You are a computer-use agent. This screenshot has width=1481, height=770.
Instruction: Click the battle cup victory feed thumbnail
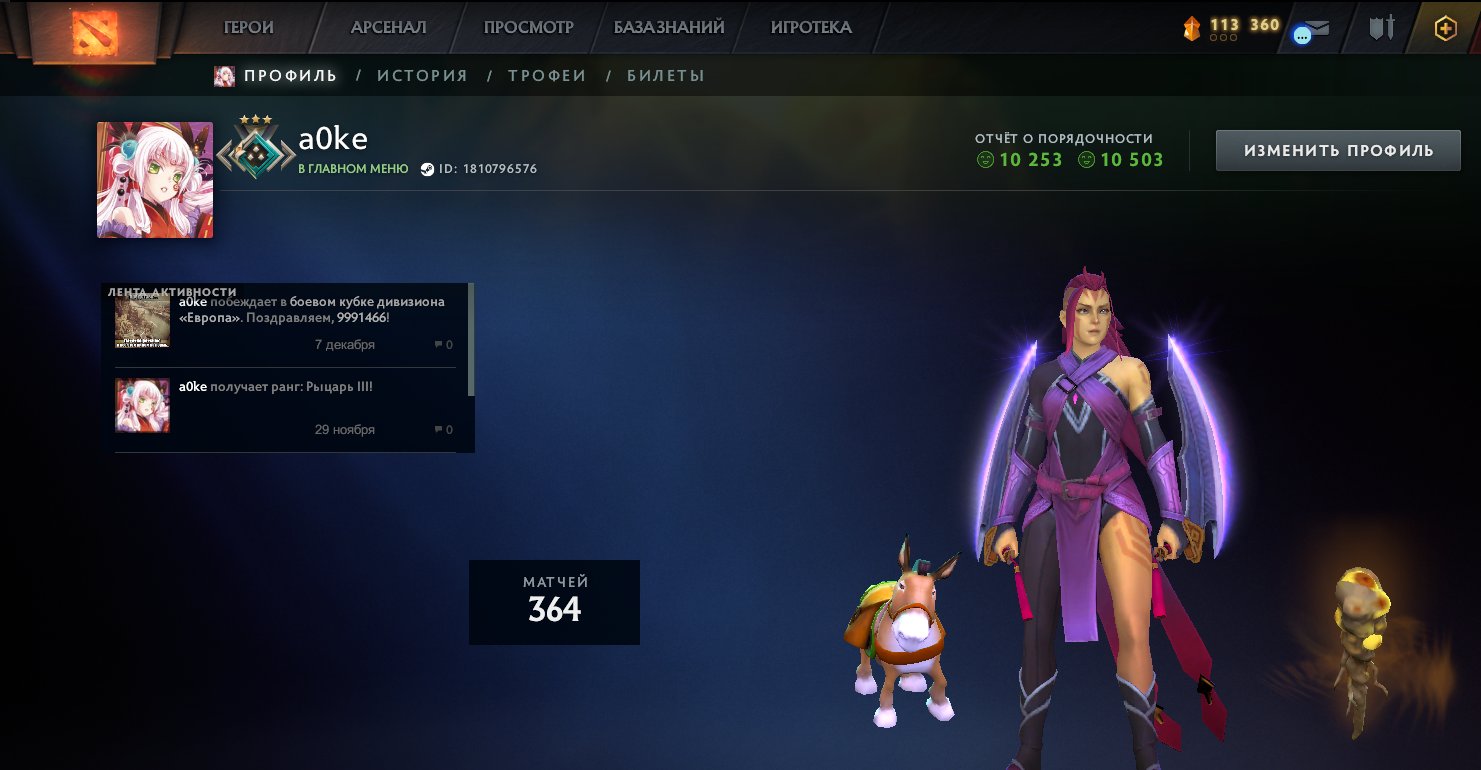click(x=142, y=322)
